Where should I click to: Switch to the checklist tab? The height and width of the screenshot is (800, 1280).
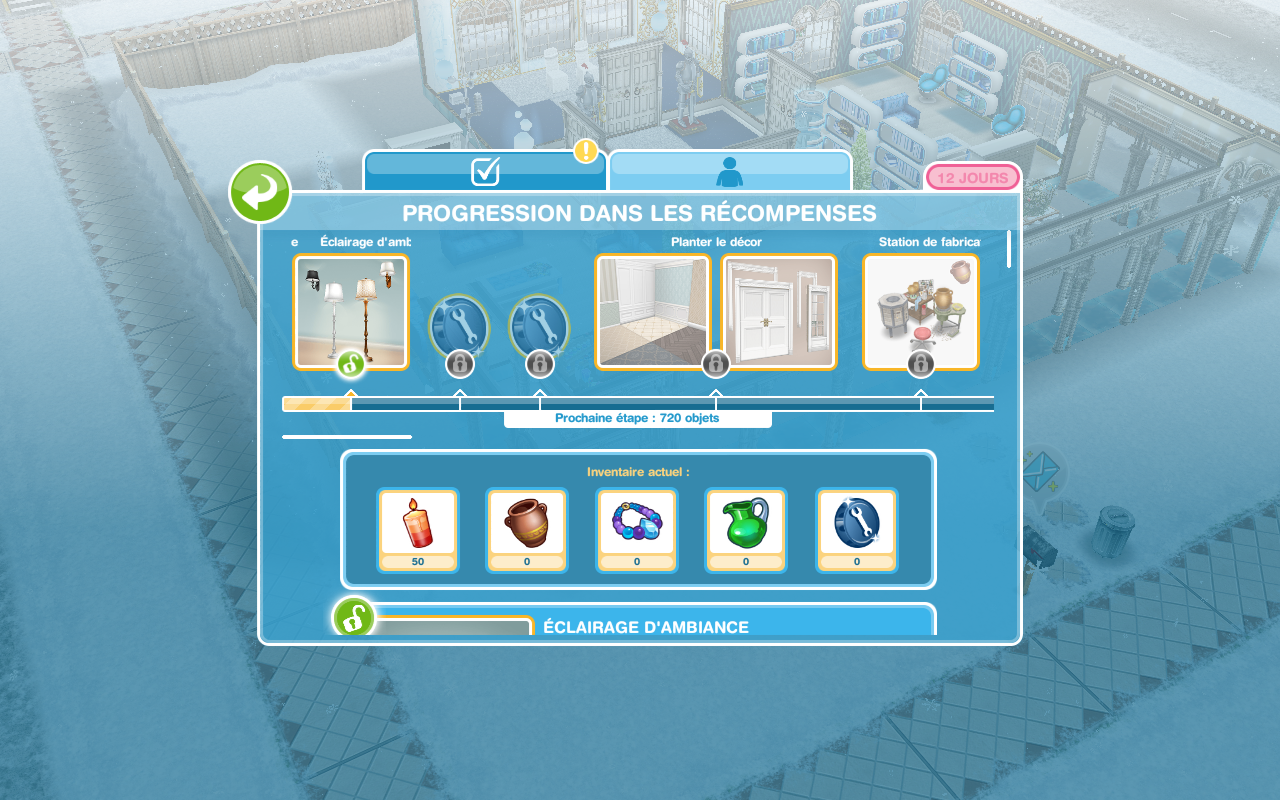(485, 171)
